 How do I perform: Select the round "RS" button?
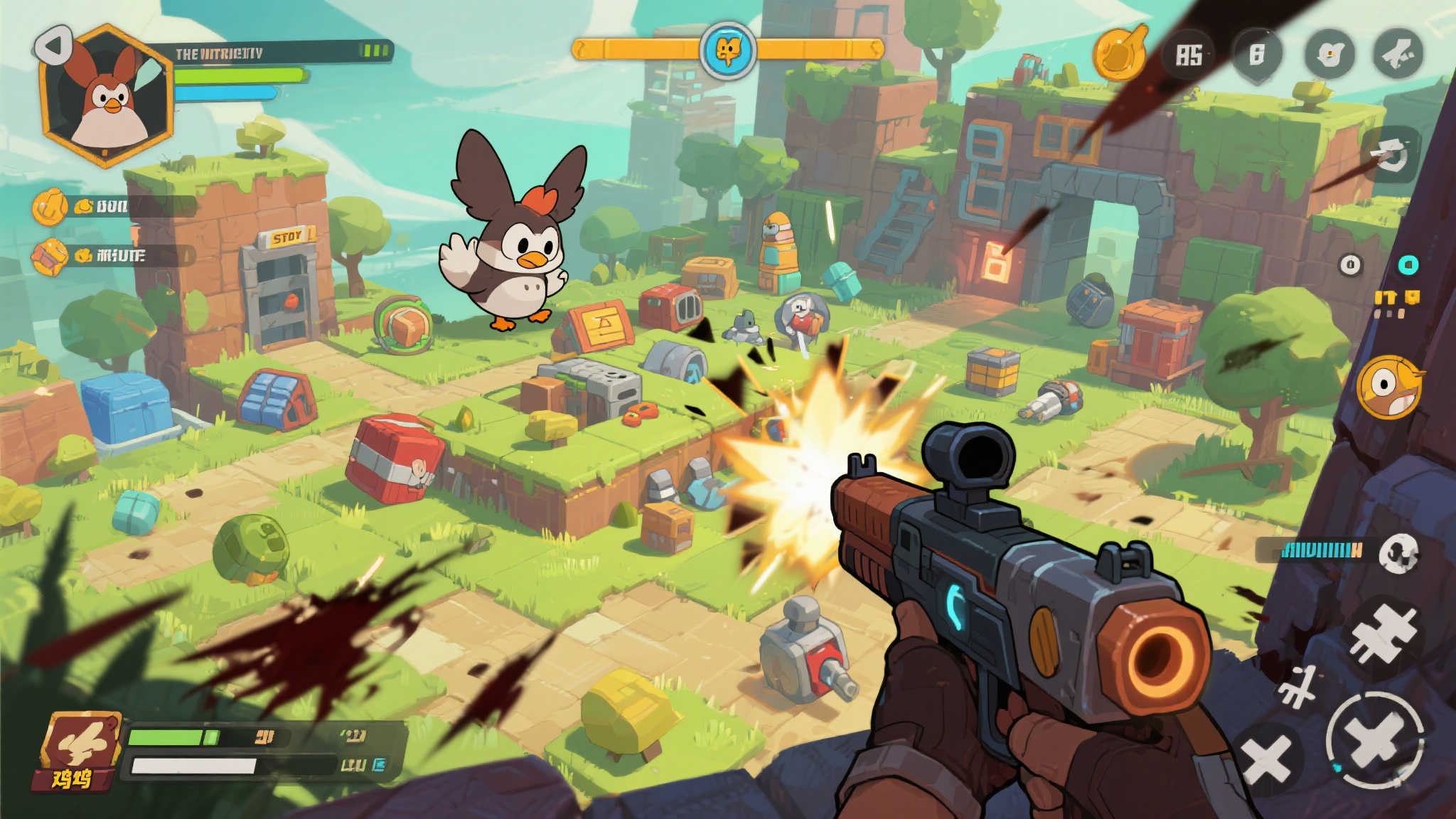click(1189, 55)
